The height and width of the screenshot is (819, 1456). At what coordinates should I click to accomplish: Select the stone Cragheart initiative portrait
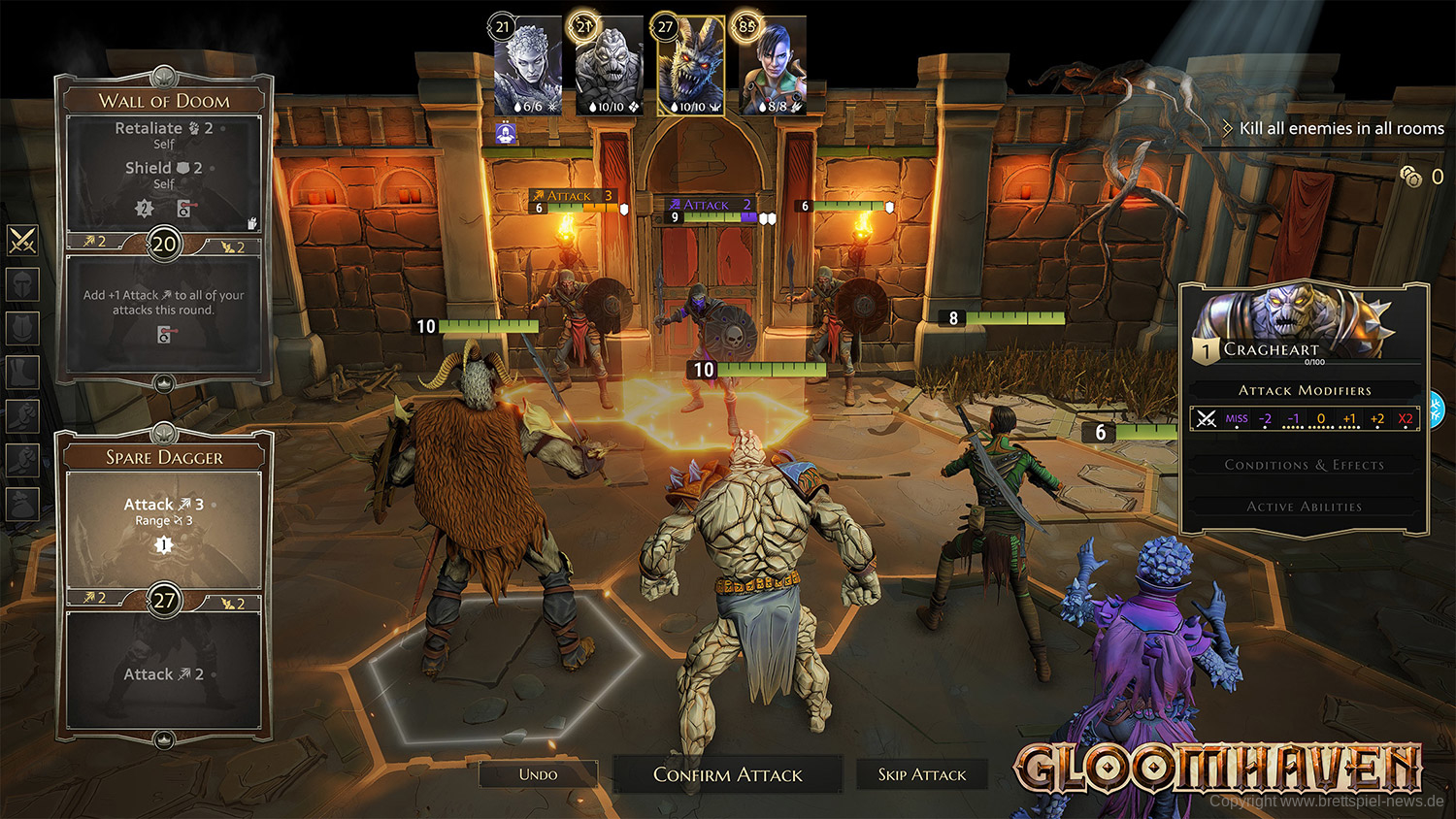coord(609,66)
